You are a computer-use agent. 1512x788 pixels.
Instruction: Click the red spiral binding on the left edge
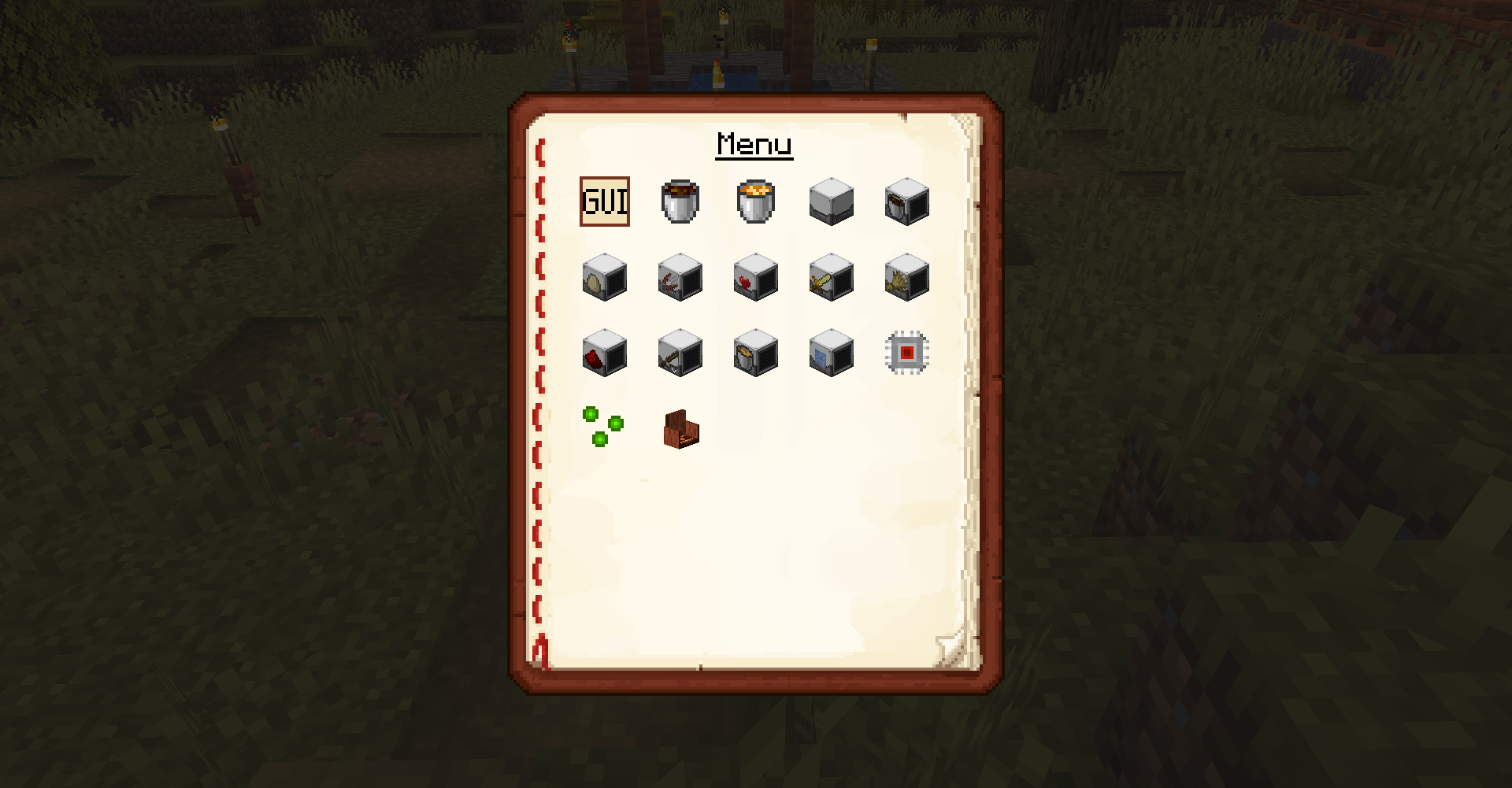[542, 394]
